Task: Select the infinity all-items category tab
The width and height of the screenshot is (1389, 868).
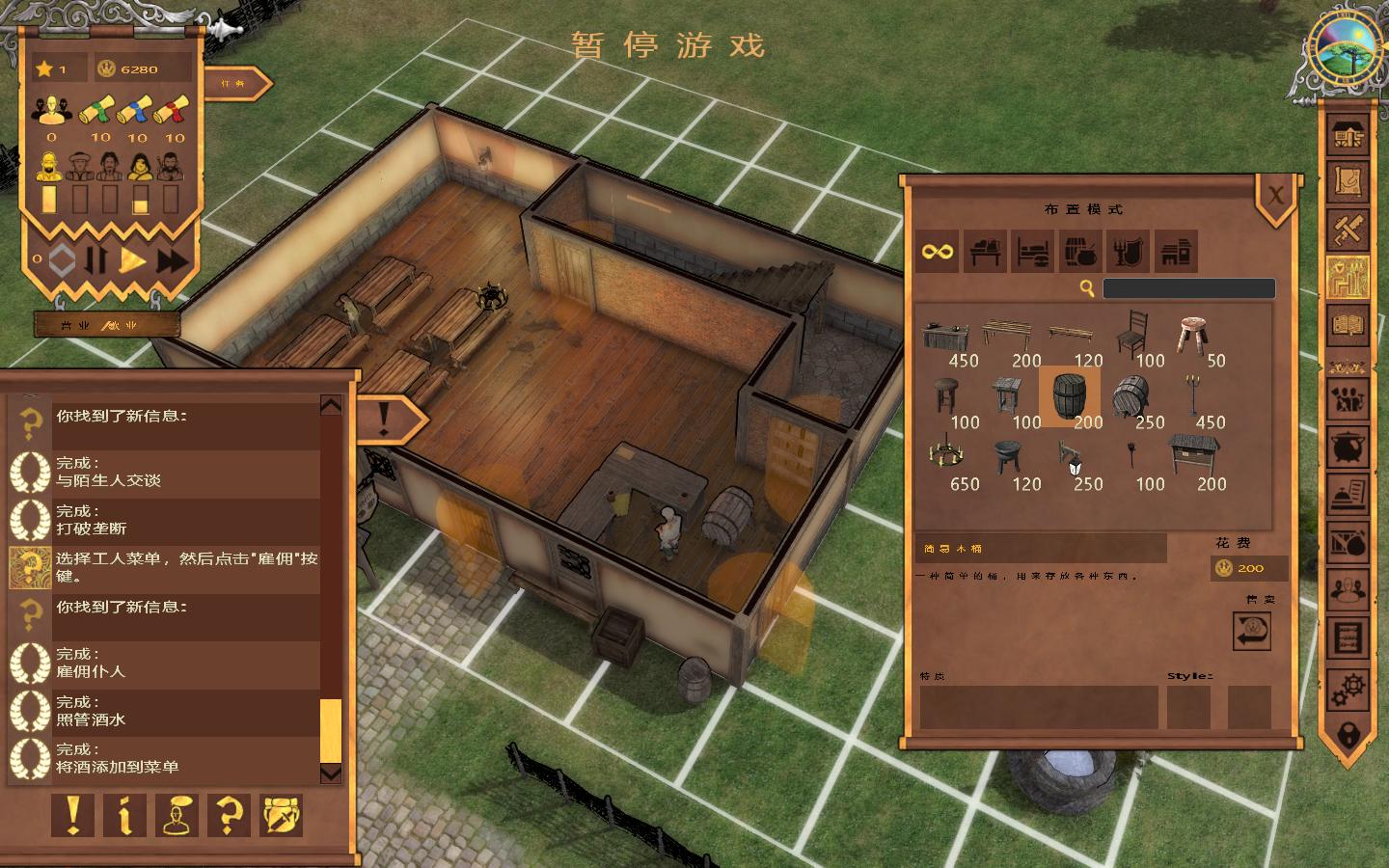Action: 937,252
